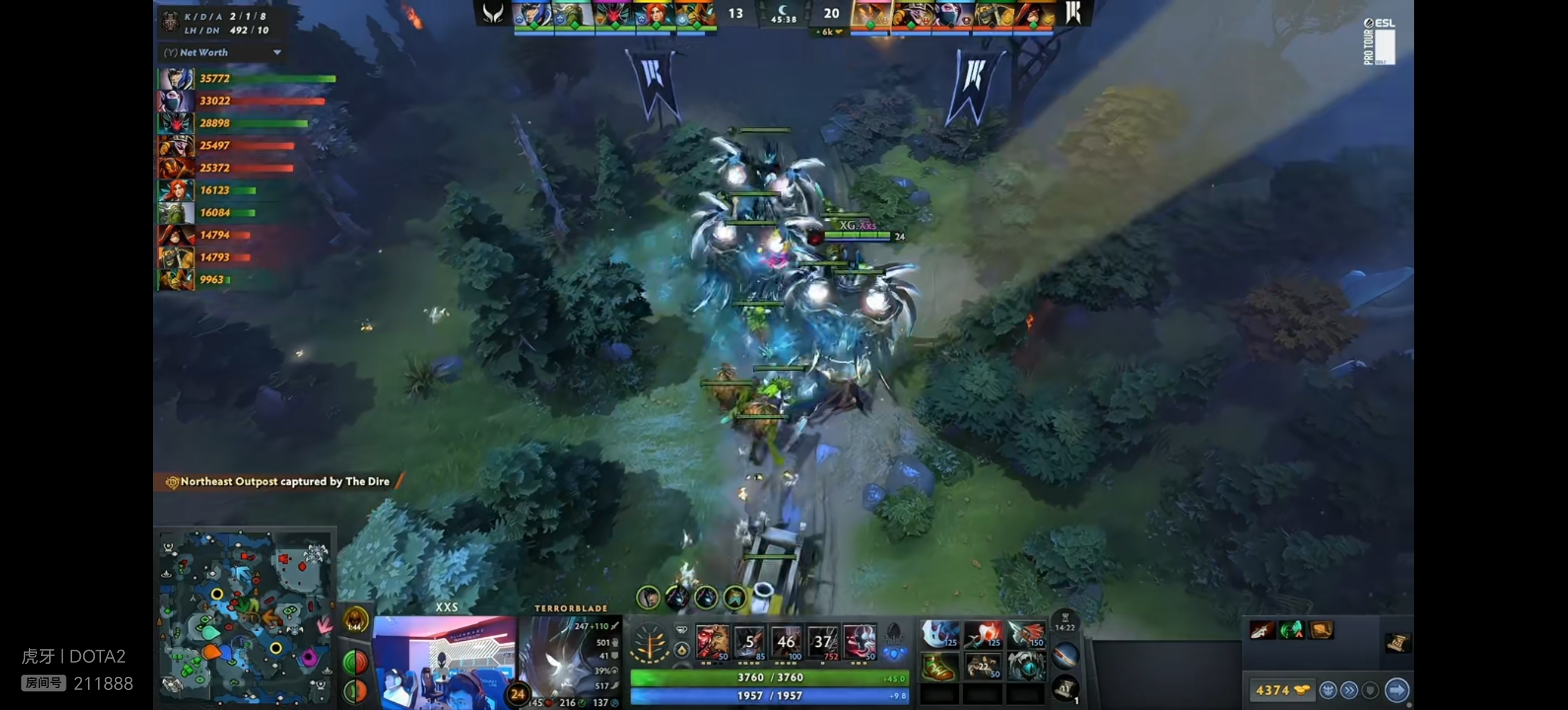Activate Terrorblade's Sunder ability
The image size is (1568, 710).
(x=859, y=641)
